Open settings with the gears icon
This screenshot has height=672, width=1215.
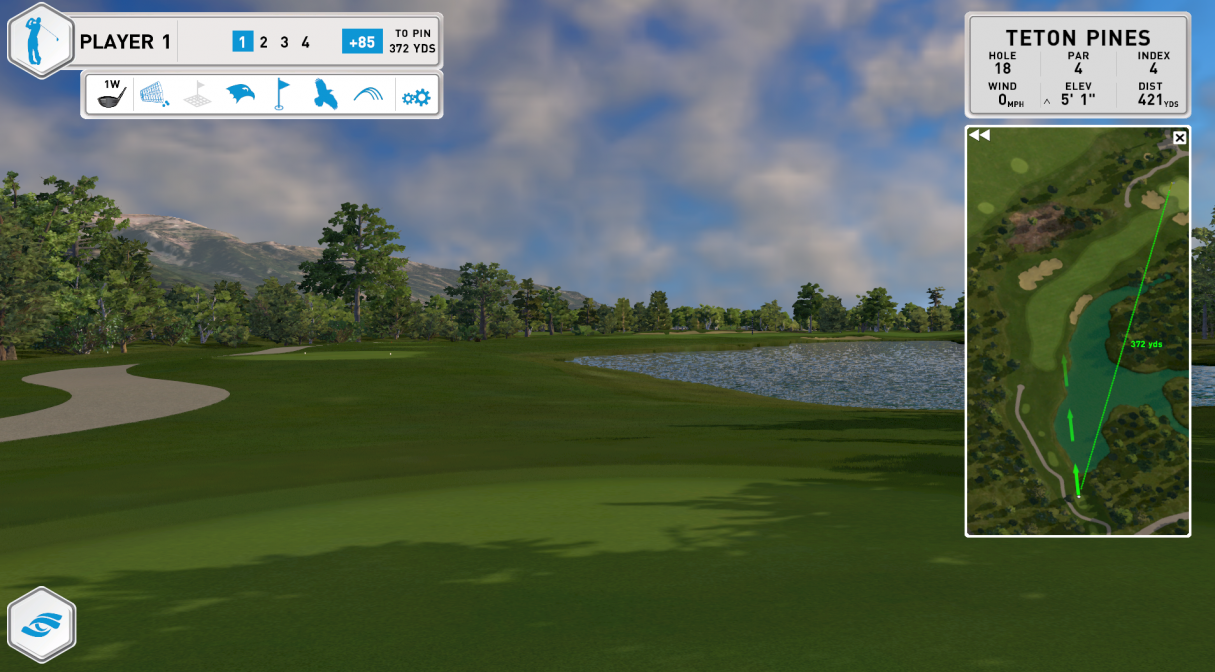[415, 97]
